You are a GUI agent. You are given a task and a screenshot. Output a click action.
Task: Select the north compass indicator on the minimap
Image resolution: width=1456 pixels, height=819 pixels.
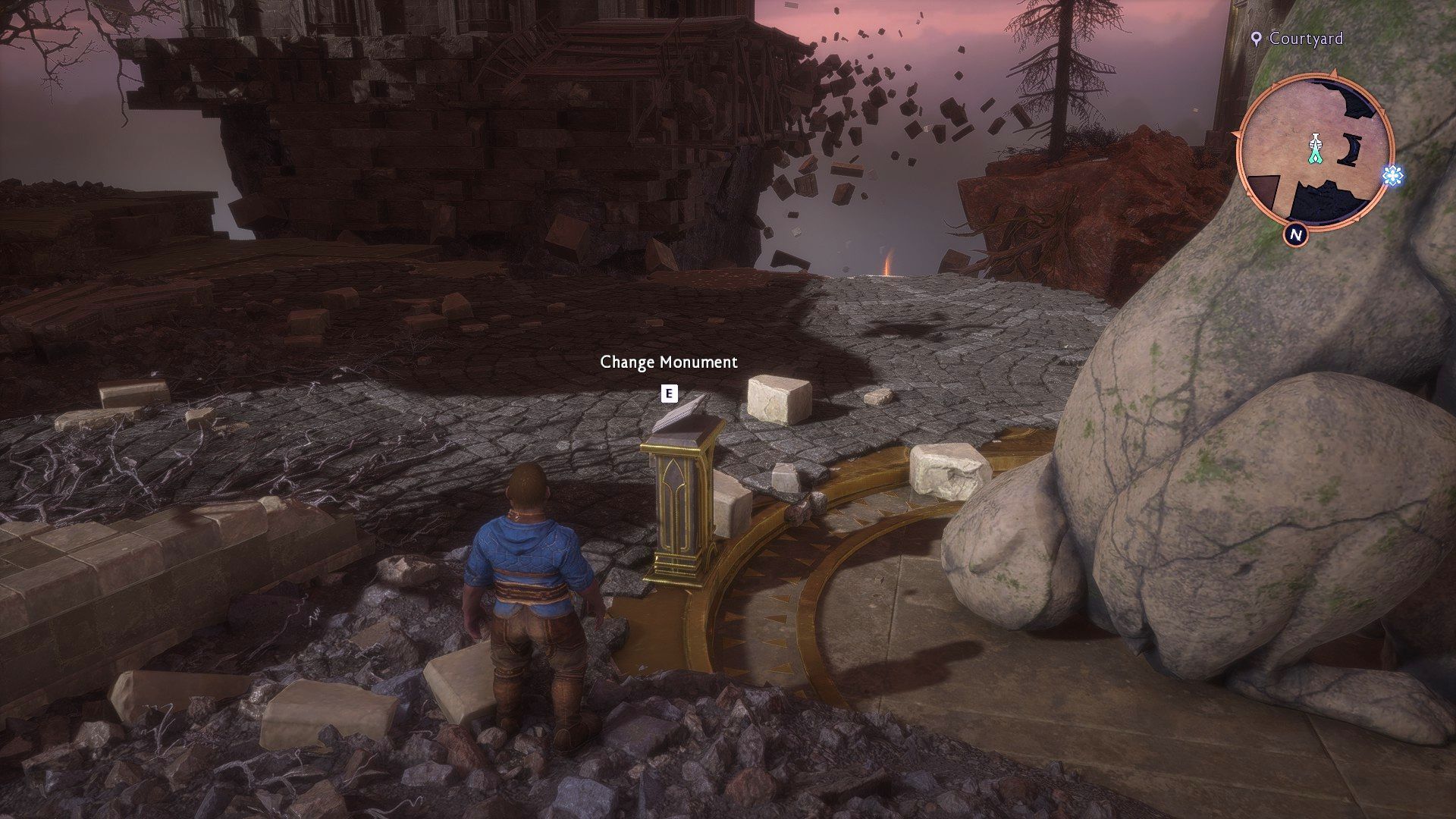[1296, 235]
